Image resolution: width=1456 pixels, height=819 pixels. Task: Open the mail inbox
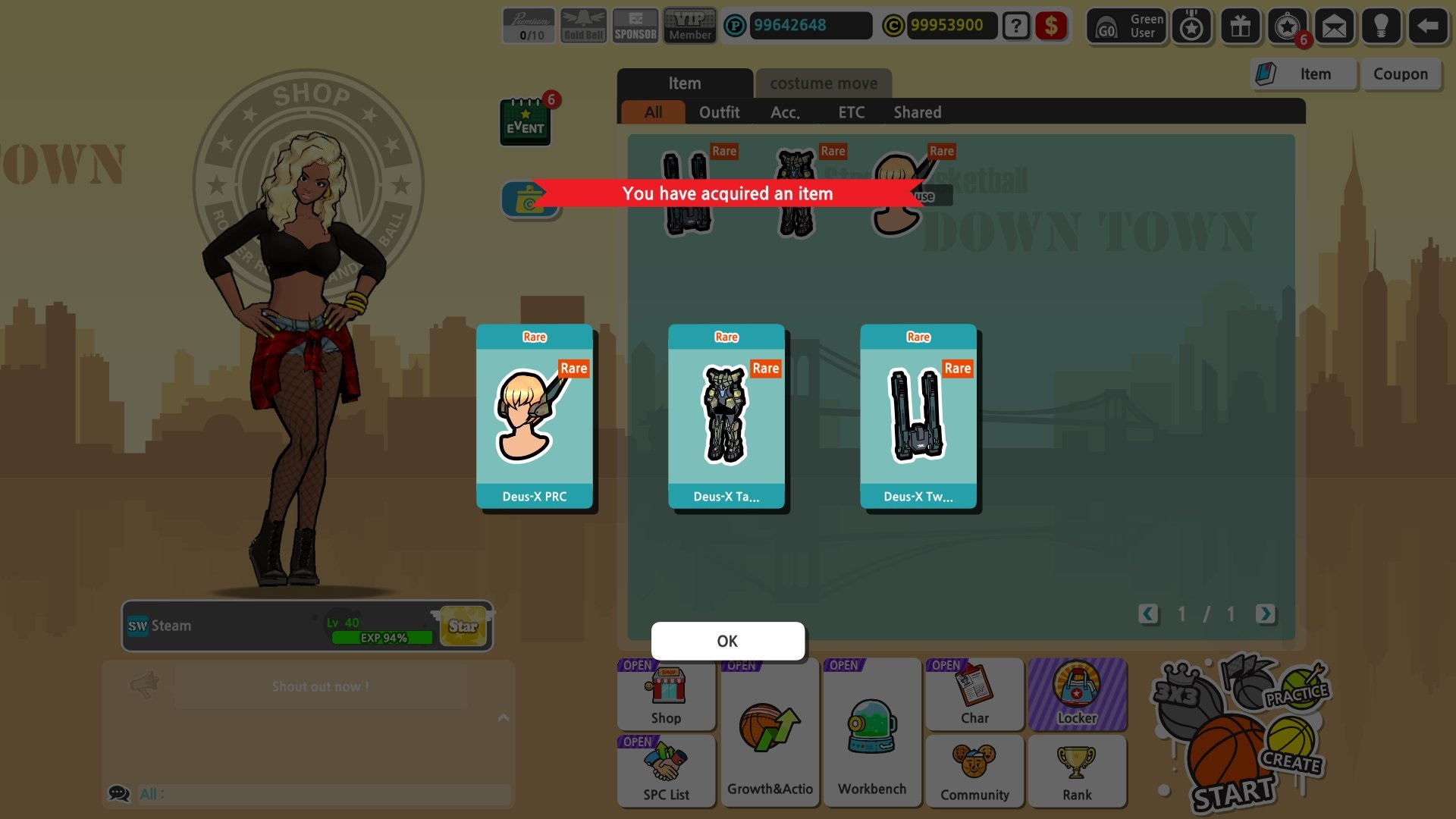tap(1334, 27)
